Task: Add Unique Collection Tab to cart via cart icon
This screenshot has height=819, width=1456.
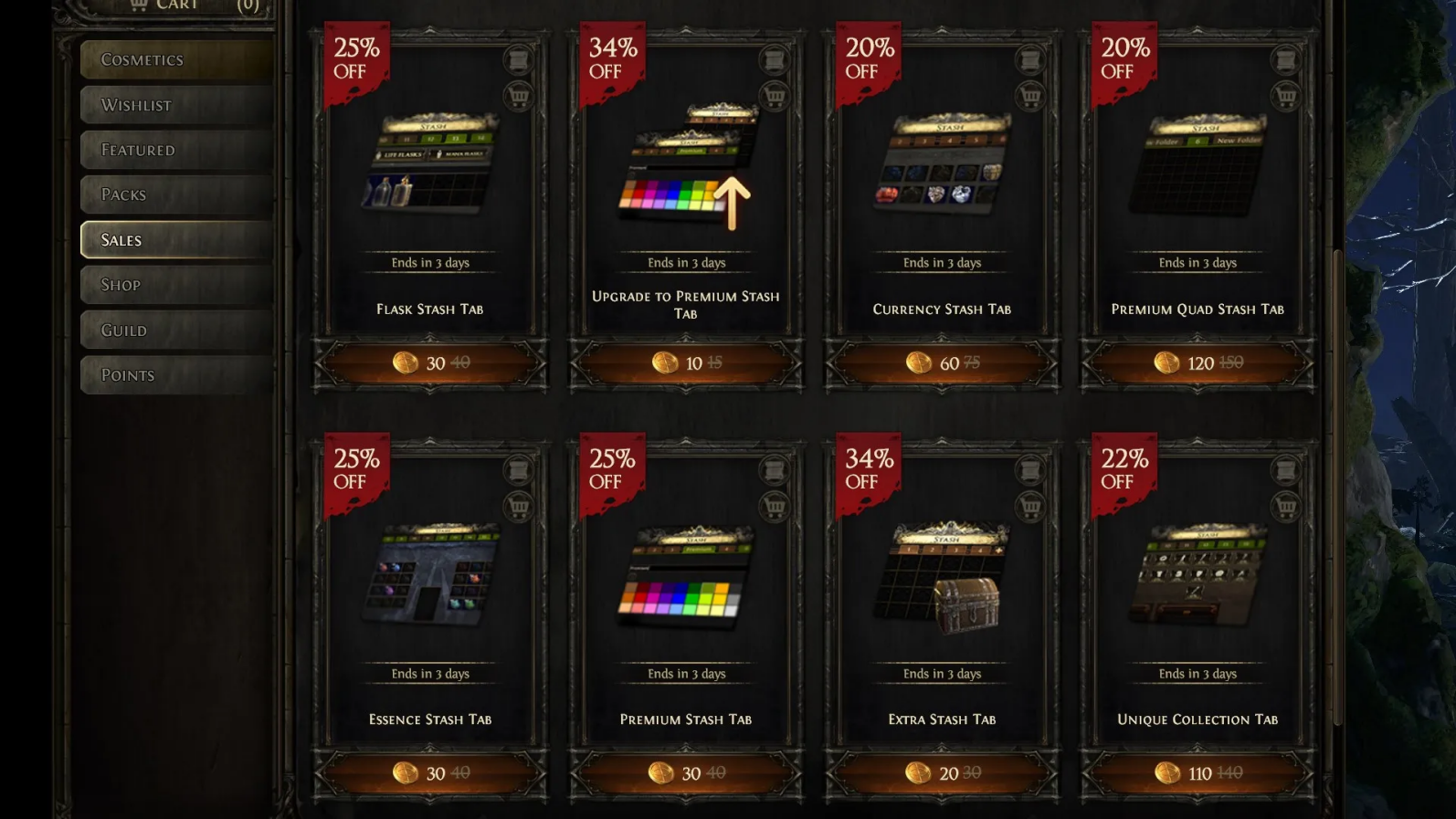Action: pyautogui.click(x=1288, y=507)
